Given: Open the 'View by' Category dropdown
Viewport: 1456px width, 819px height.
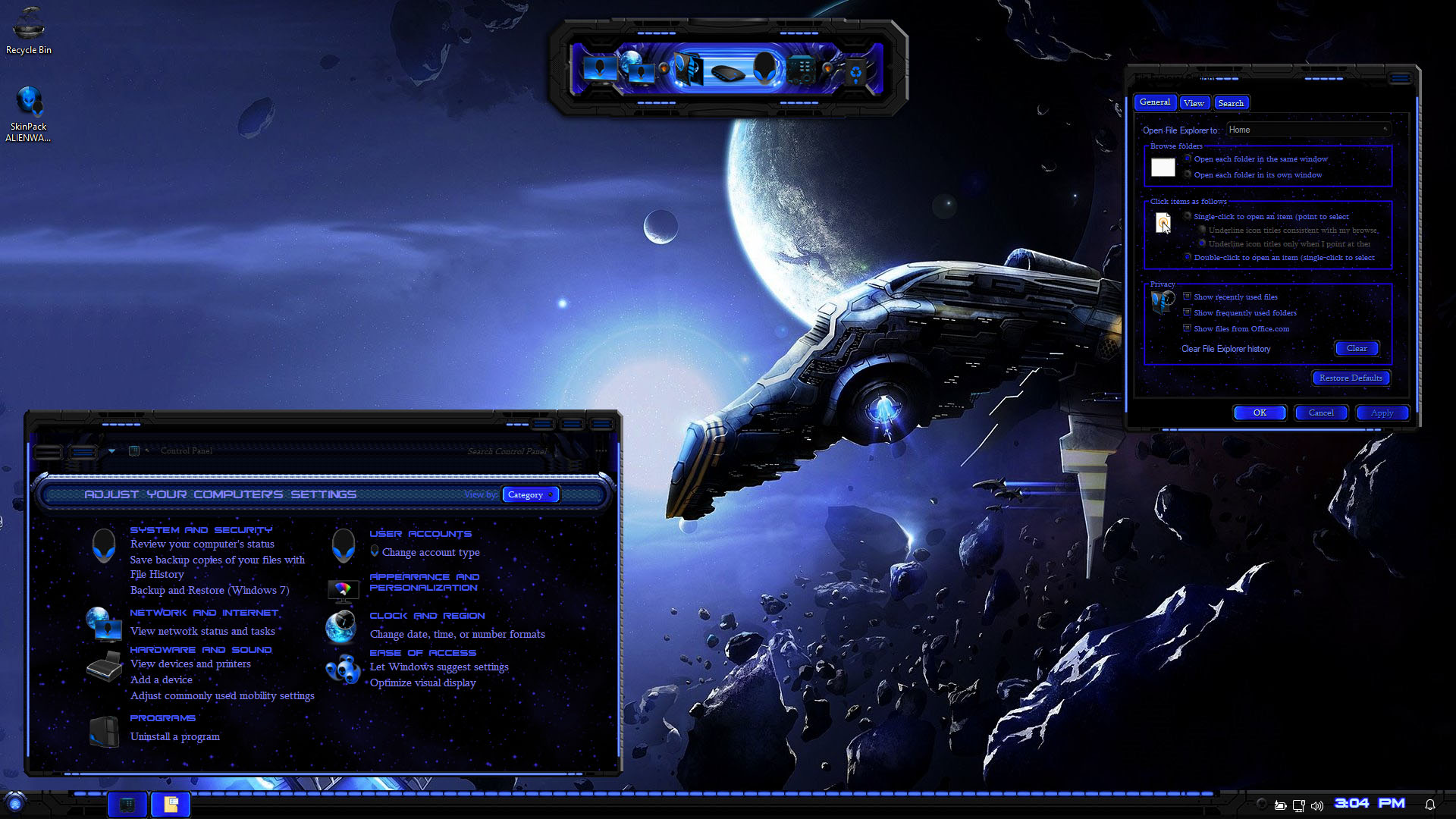Looking at the screenshot, I should (x=530, y=495).
